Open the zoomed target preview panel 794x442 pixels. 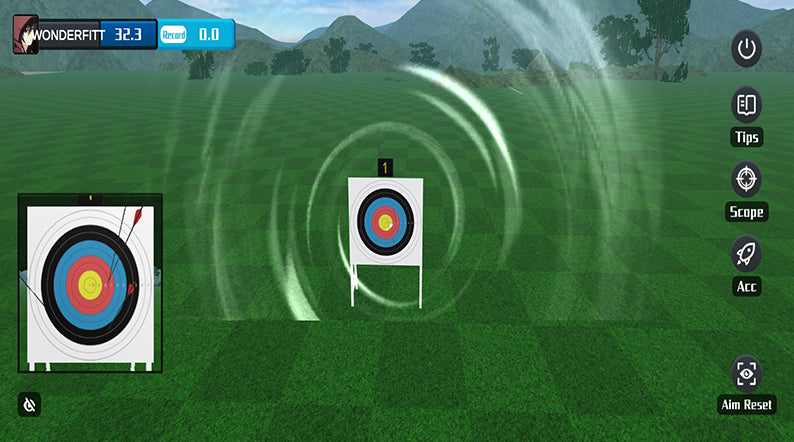click(x=90, y=284)
